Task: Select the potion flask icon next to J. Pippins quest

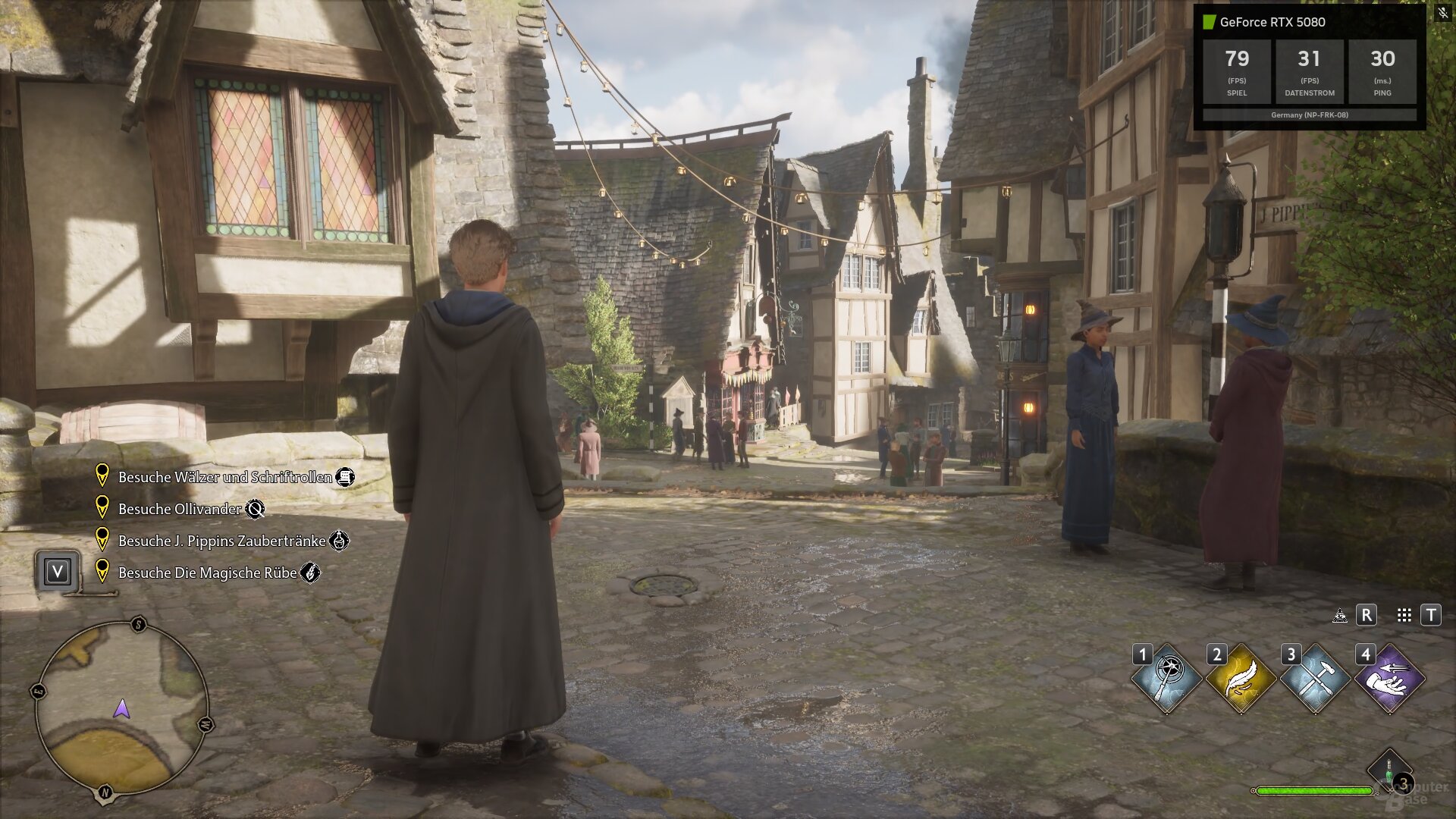Action: click(340, 541)
